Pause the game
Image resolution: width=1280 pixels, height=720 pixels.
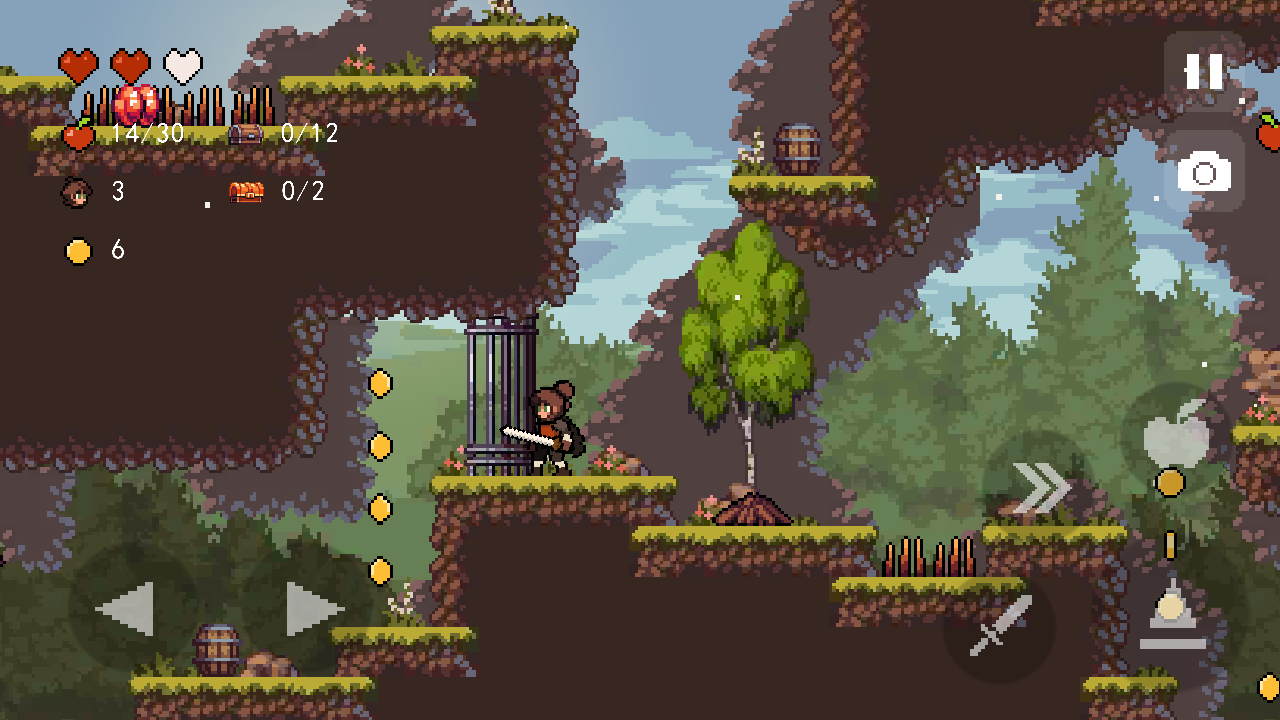[x=1203, y=72]
